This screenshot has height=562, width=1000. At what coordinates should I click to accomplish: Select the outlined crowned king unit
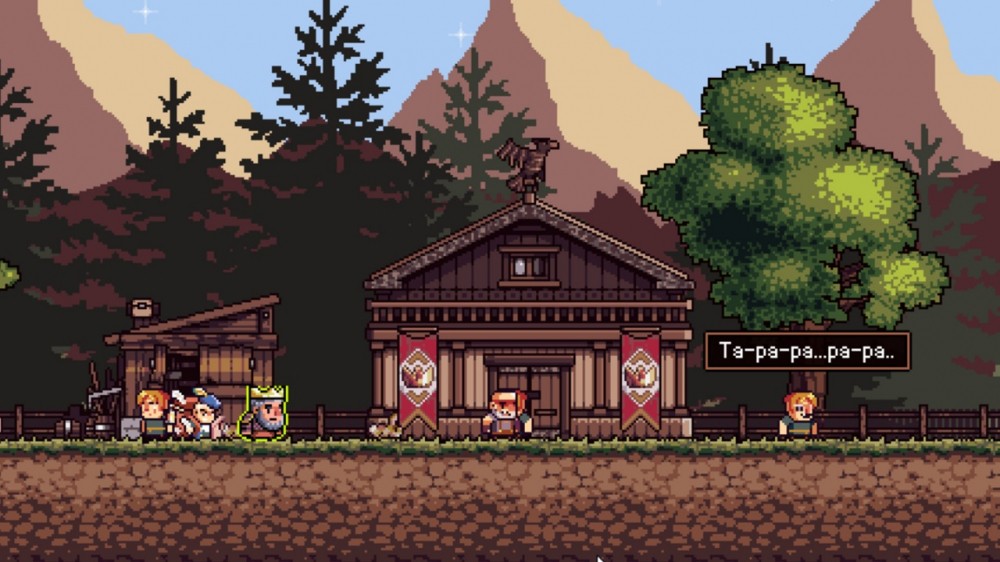[x=267, y=413]
